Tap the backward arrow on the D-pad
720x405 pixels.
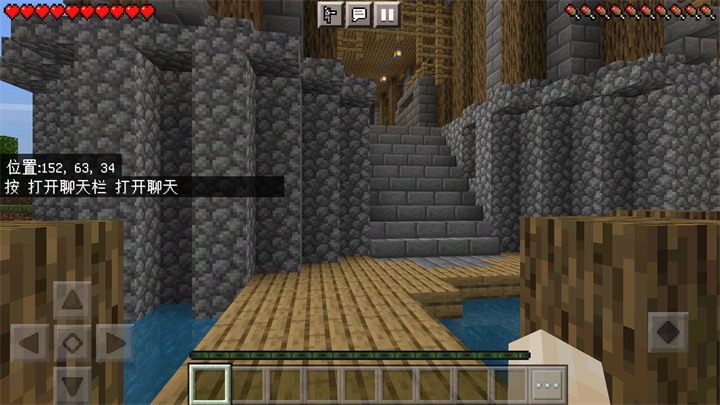(72, 384)
